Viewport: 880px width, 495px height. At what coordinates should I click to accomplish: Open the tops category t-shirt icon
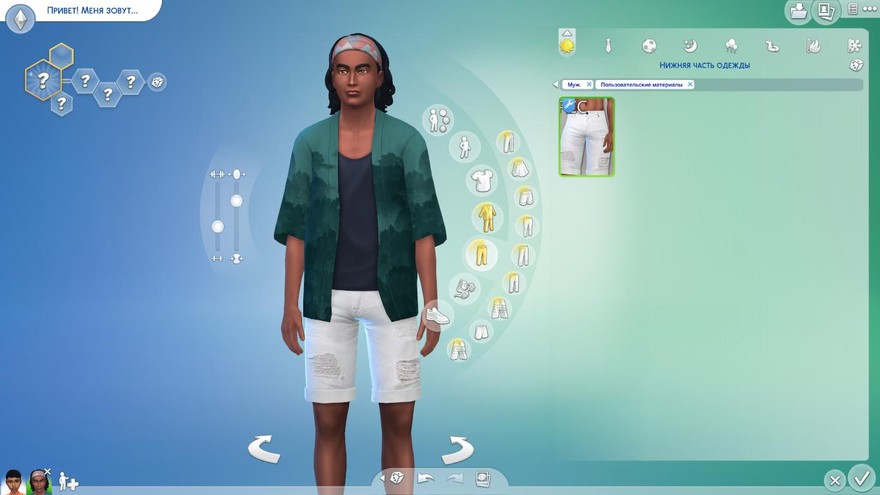(x=482, y=180)
